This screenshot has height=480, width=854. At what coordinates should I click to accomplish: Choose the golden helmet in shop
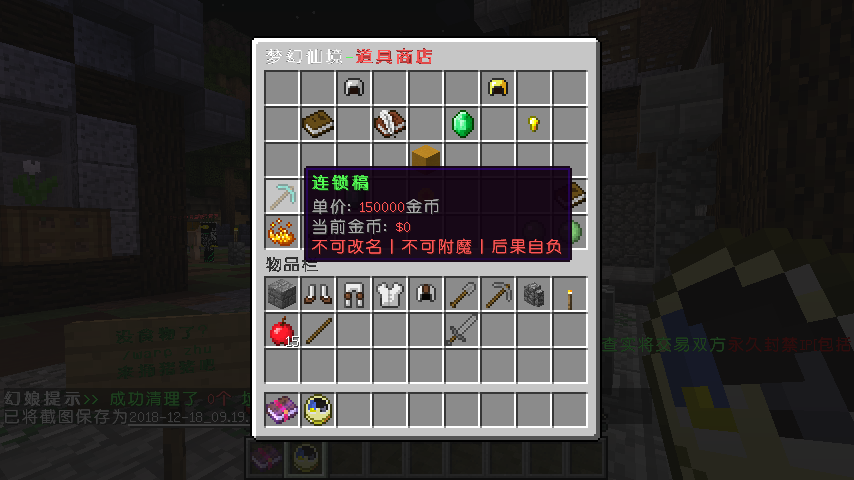(498, 88)
